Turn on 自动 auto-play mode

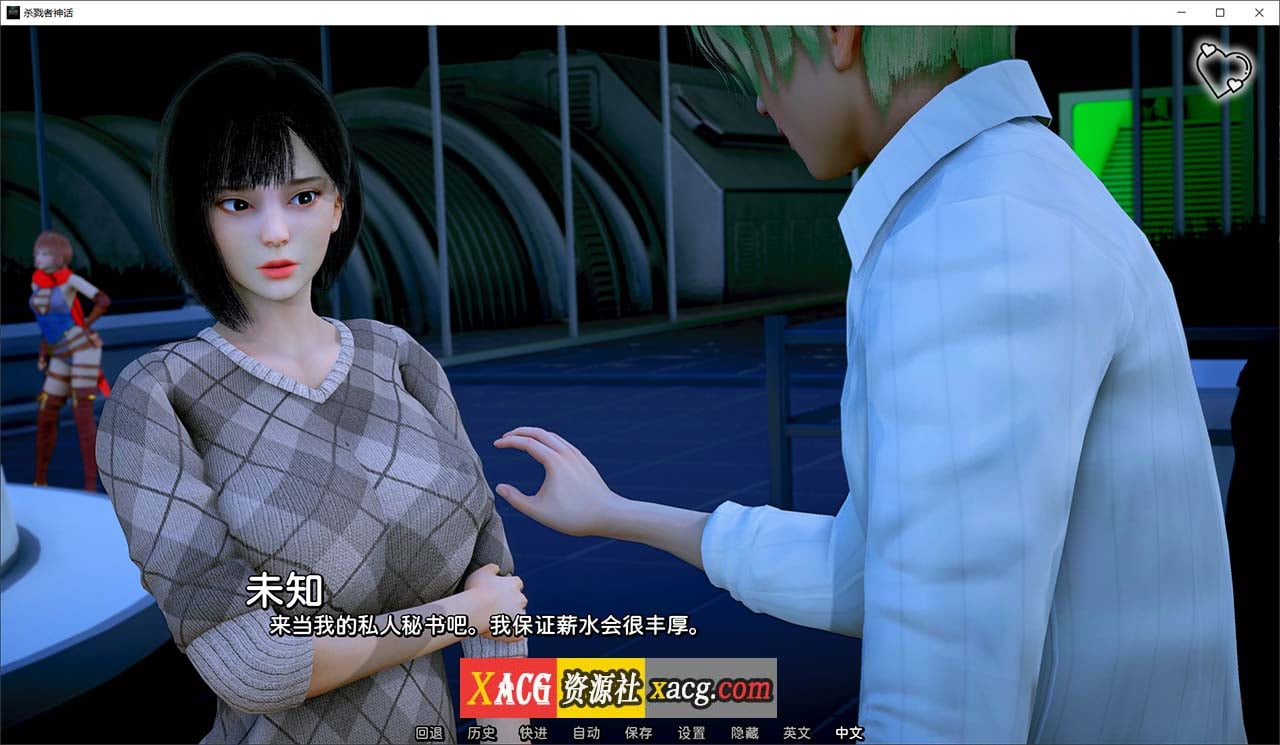[586, 733]
